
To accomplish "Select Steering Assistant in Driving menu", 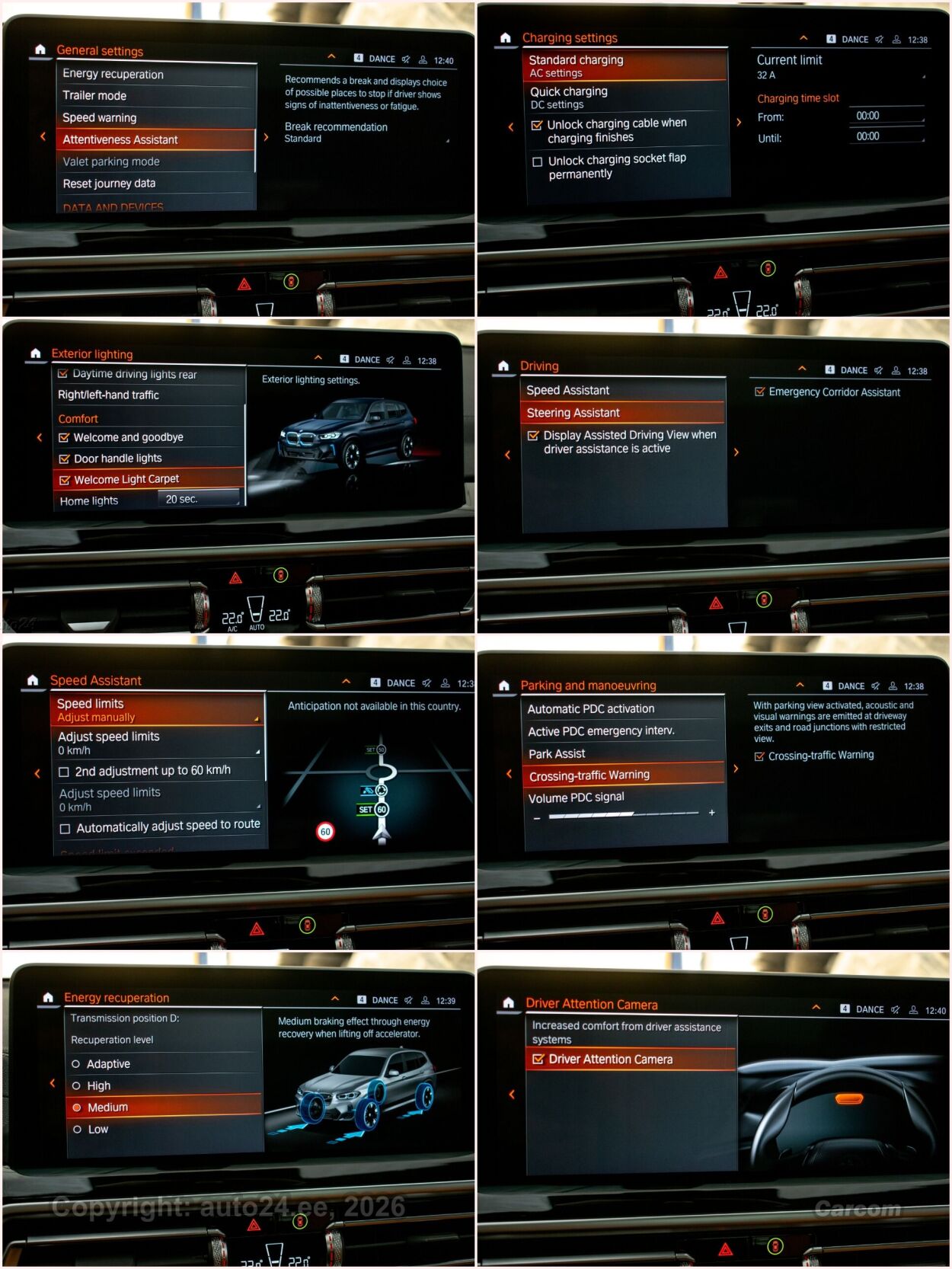I will 573,413.
